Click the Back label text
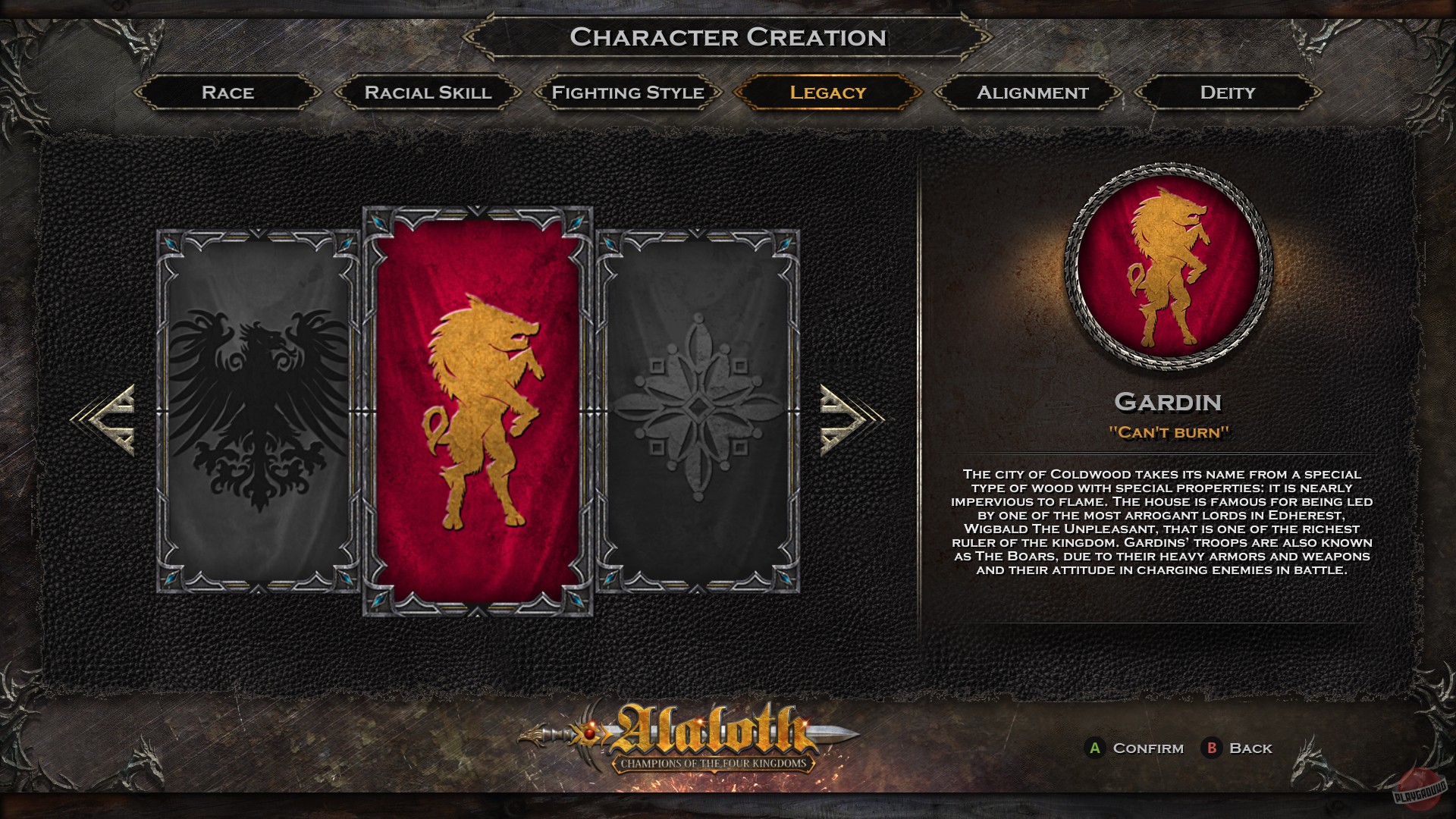Viewport: 1456px width, 819px height. (x=1250, y=748)
